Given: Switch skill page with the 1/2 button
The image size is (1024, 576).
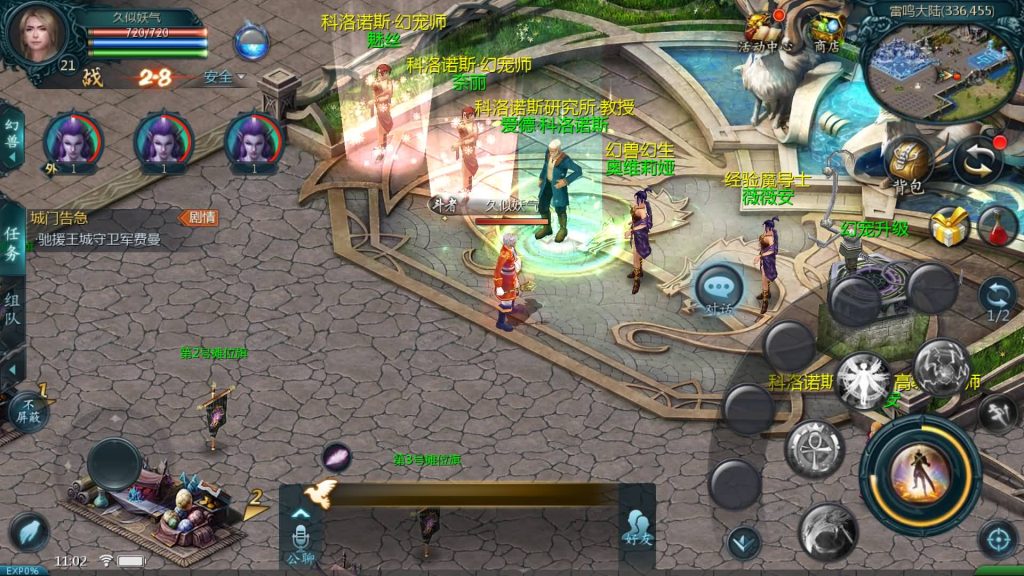Looking at the screenshot, I should tap(997, 299).
